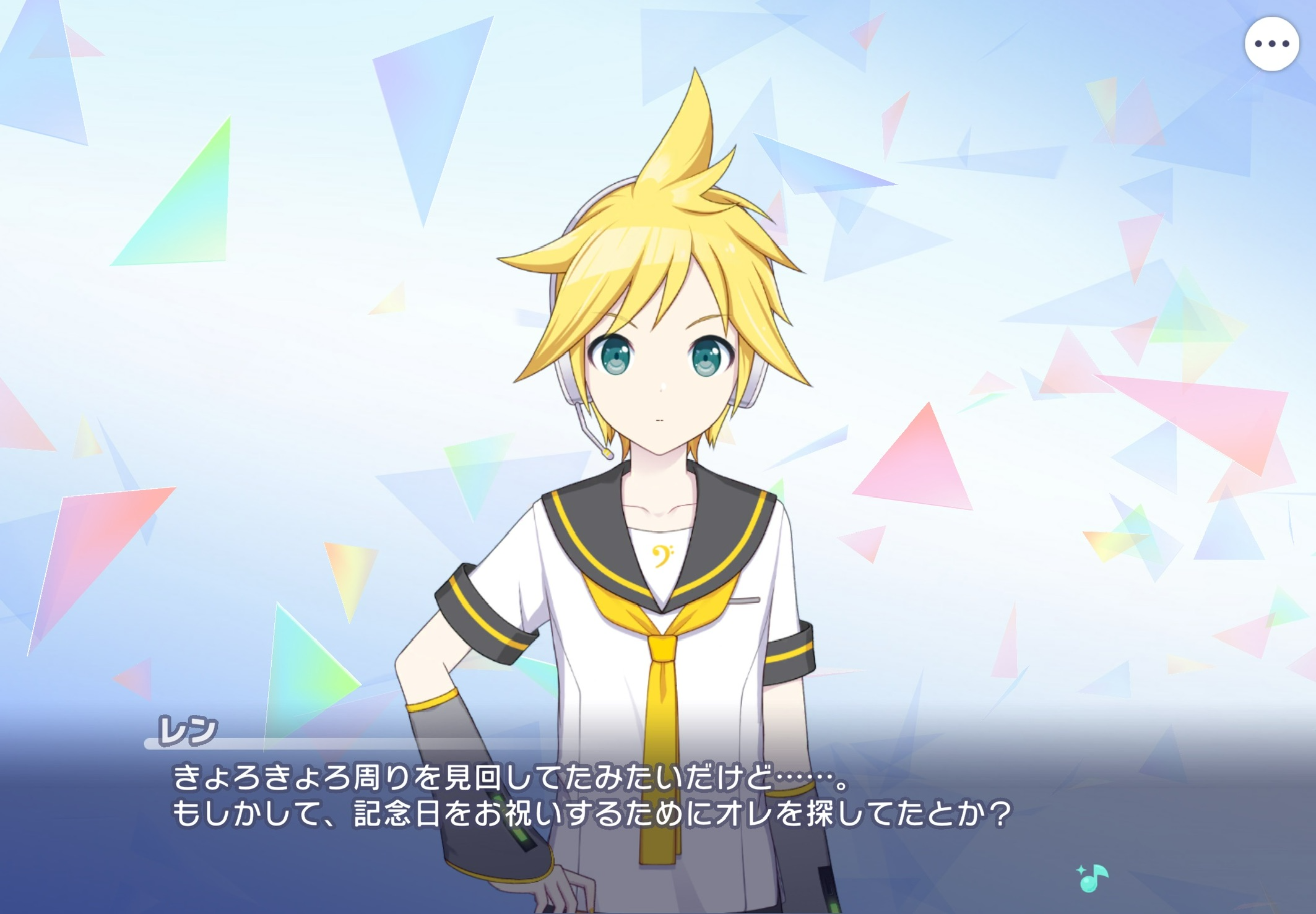Open the three-dots options menu
Screen dimensions: 1316x914
pos(1271,44)
